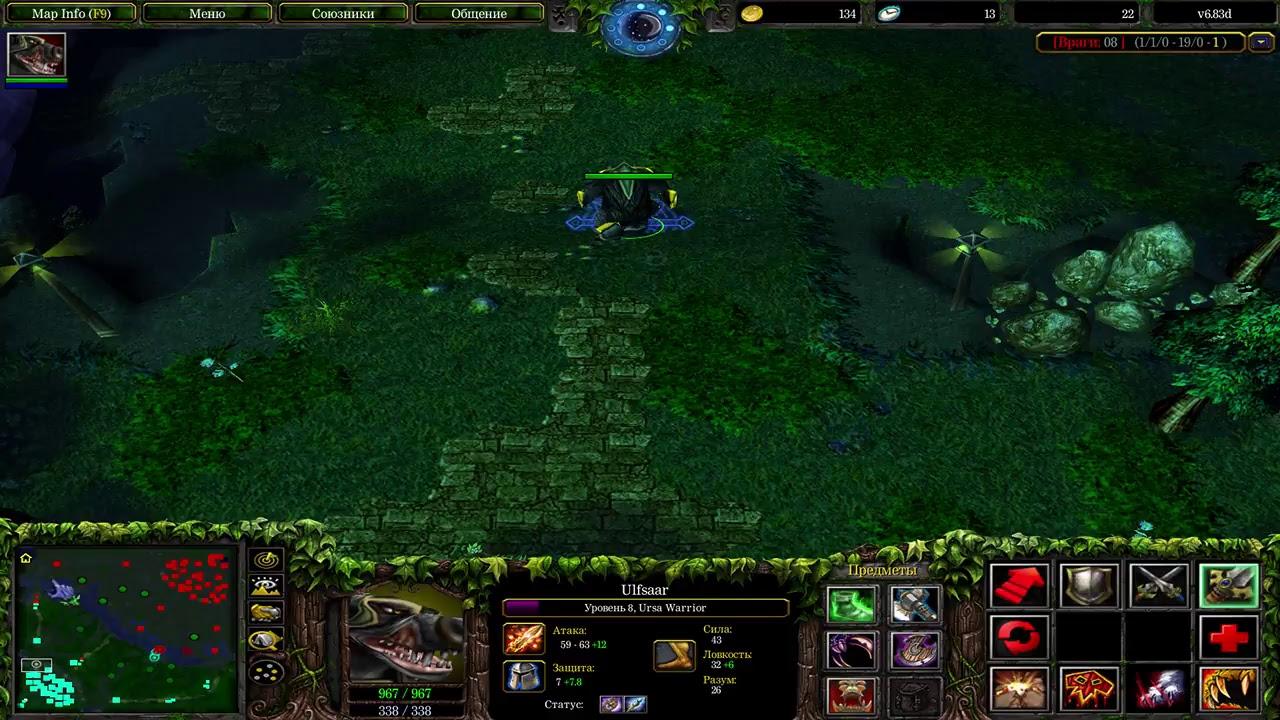Issue the Stop command via shield icon
The image size is (1280, 720).
[x=1089, y=585]
